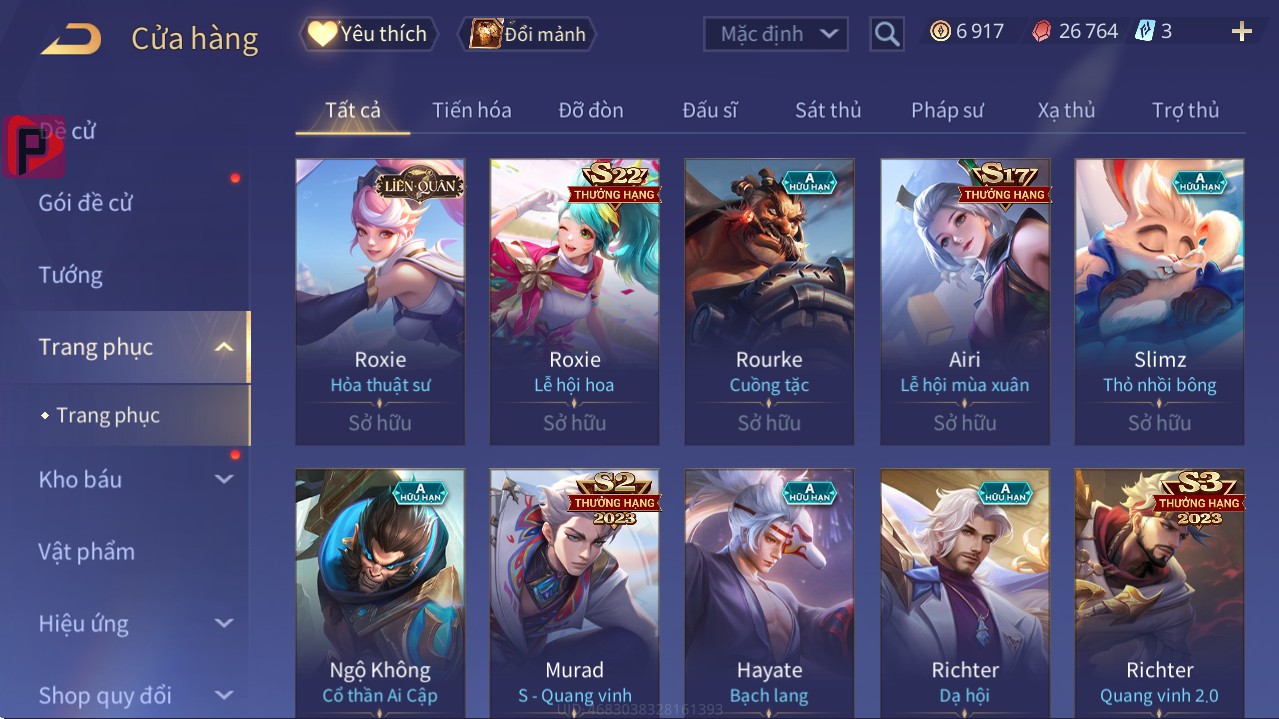Open the Yêu thích favorites list

(x=368, y=34)
